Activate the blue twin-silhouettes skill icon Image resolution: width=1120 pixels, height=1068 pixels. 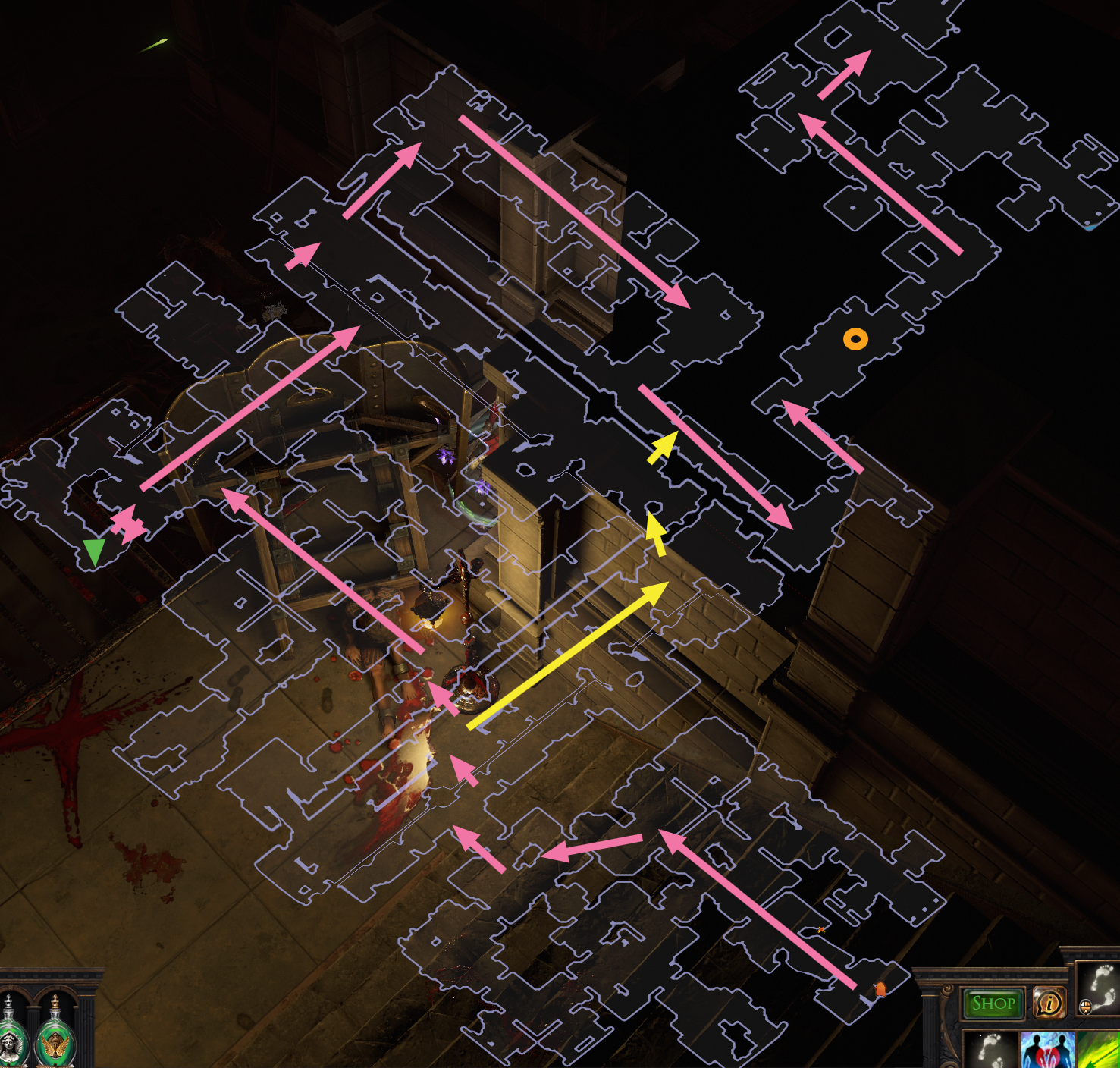[x=1048, y=1056]
